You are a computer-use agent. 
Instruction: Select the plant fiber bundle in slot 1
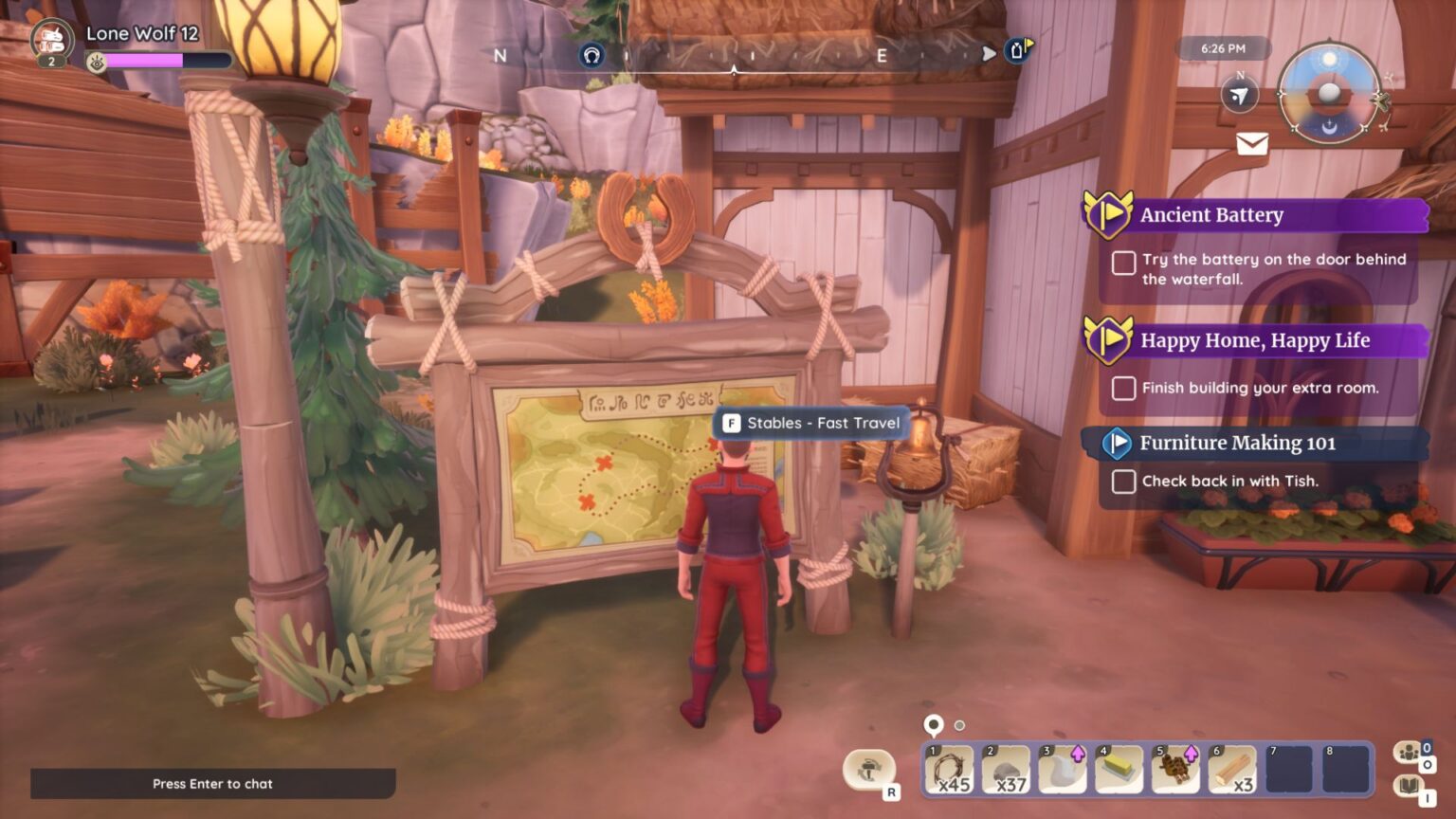949,769
